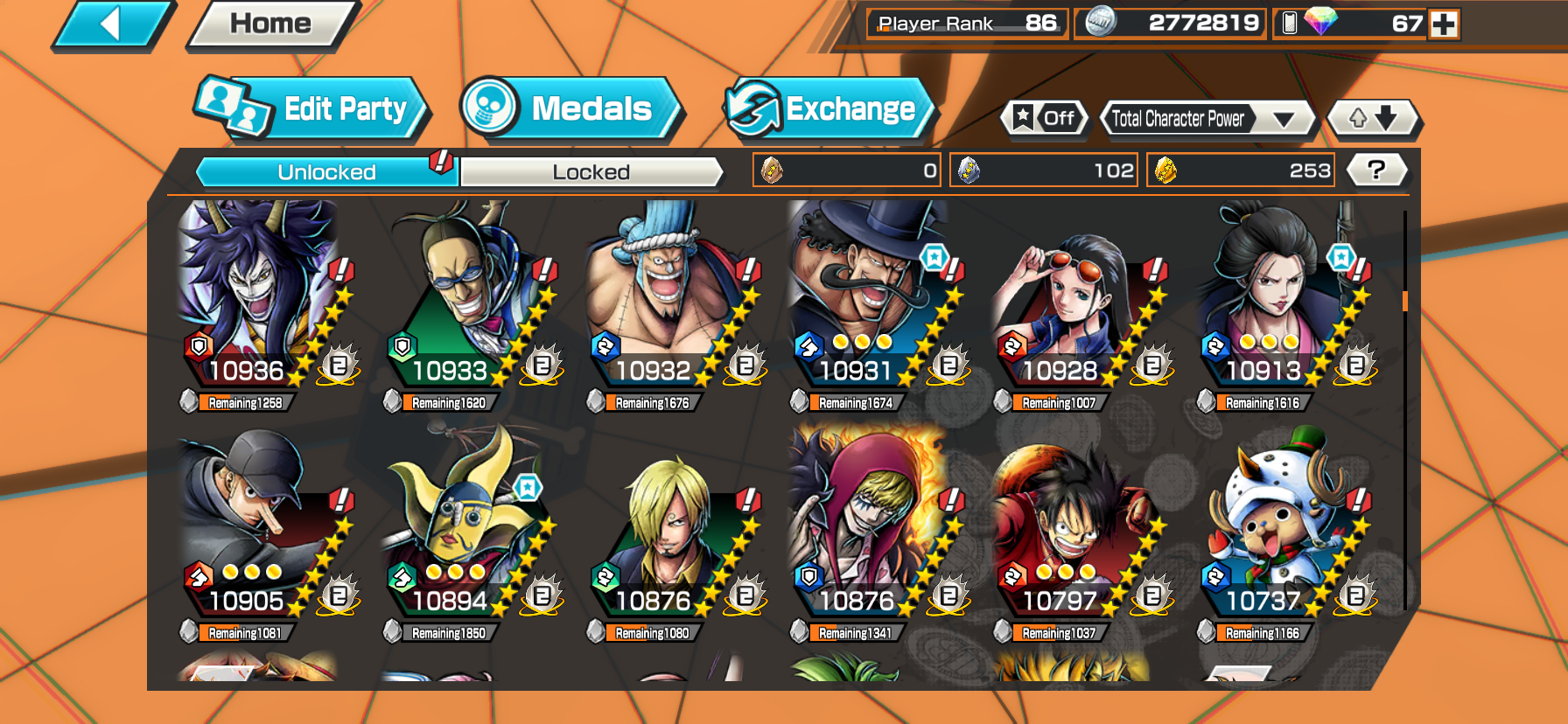Go back with the arrow button
This screenshot has height=724, width=1568.
click(112, 24)
